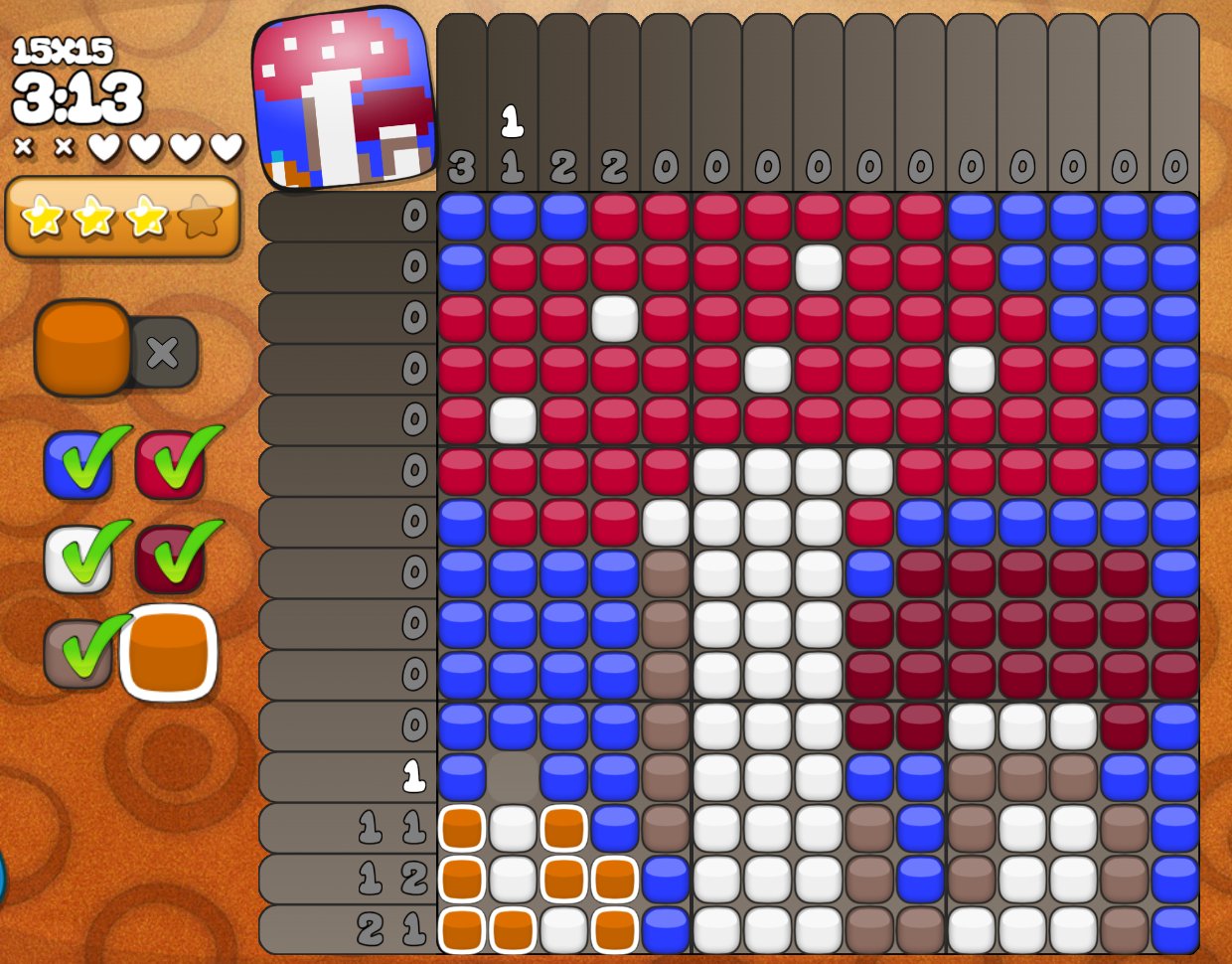
Task: Pick the brown color swatch
Action: pos(76,653)
